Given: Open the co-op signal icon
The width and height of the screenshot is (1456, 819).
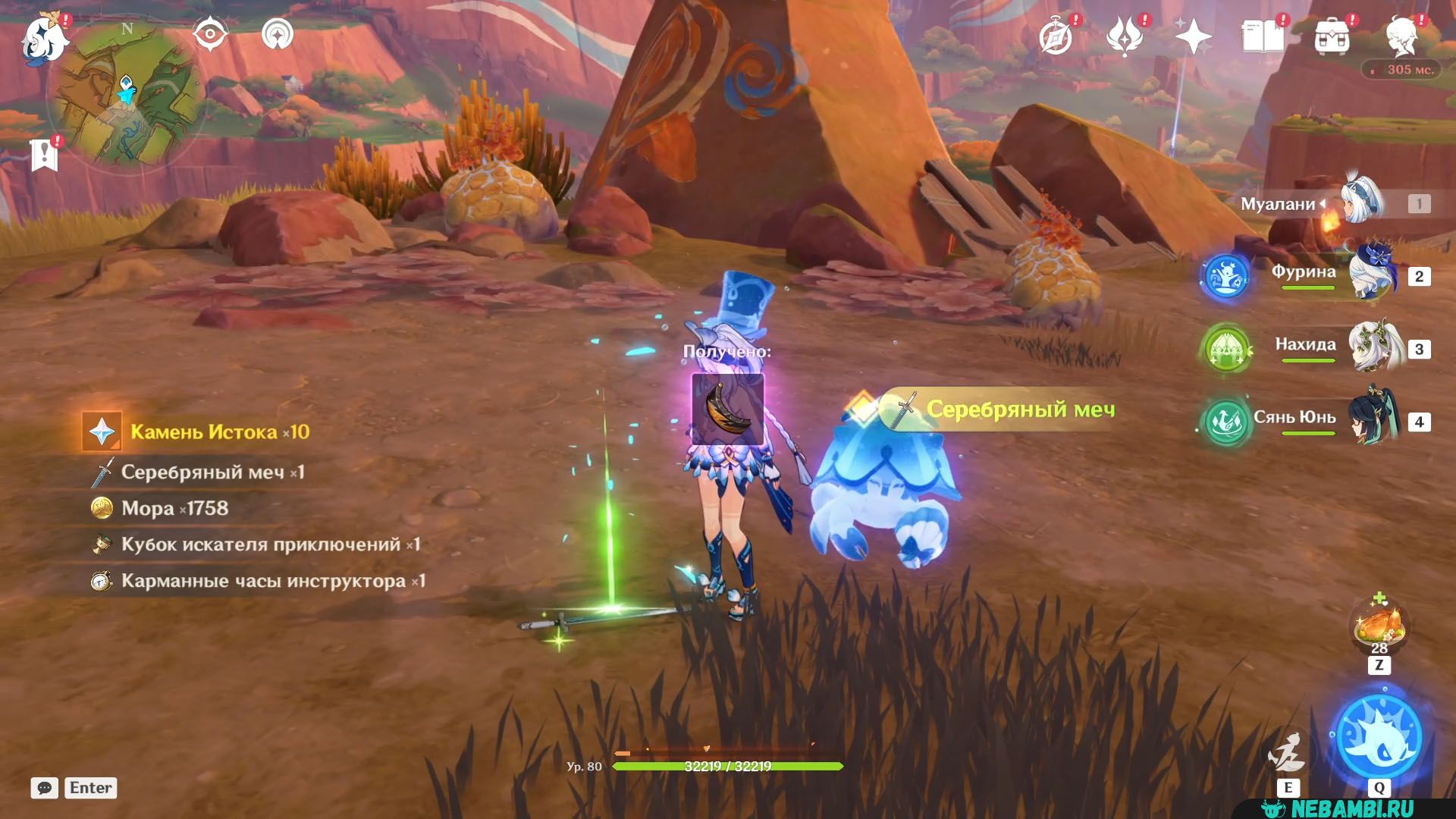Looking at the screenshot, I should 278,35.
